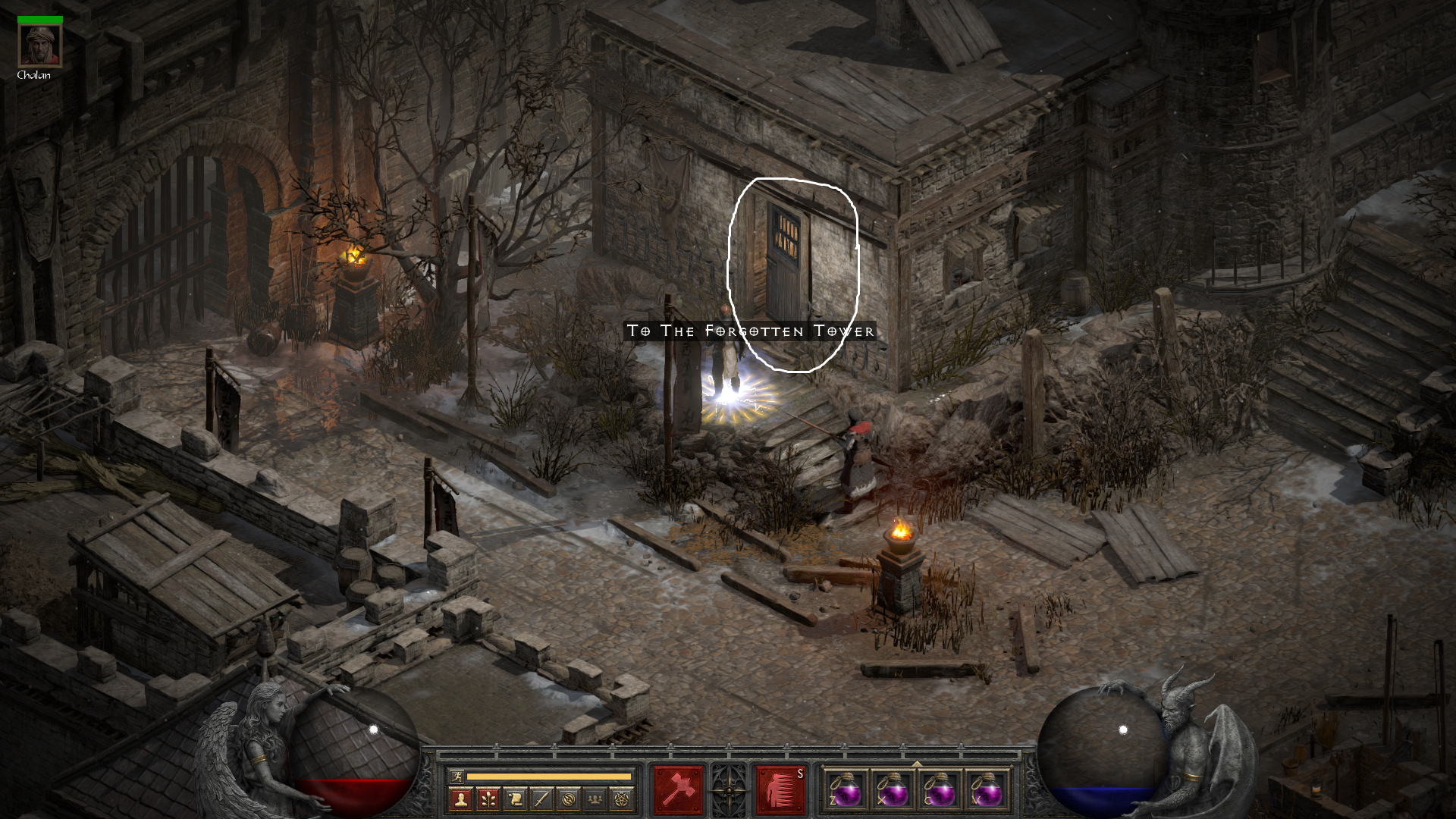Select the hammer left-click skill

(678, 790)
